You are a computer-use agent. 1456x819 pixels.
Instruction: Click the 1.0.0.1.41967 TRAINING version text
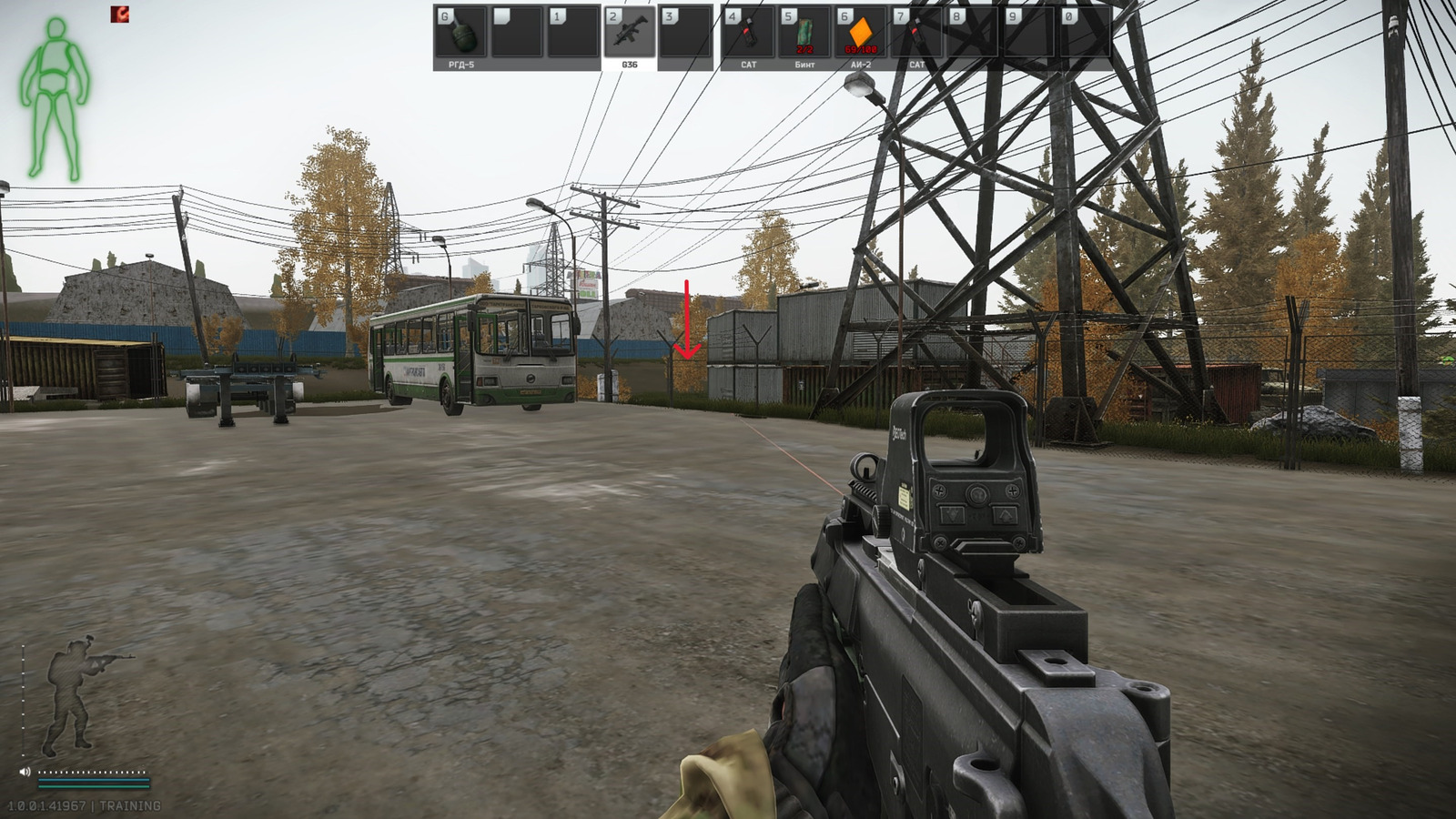(84, 804)
